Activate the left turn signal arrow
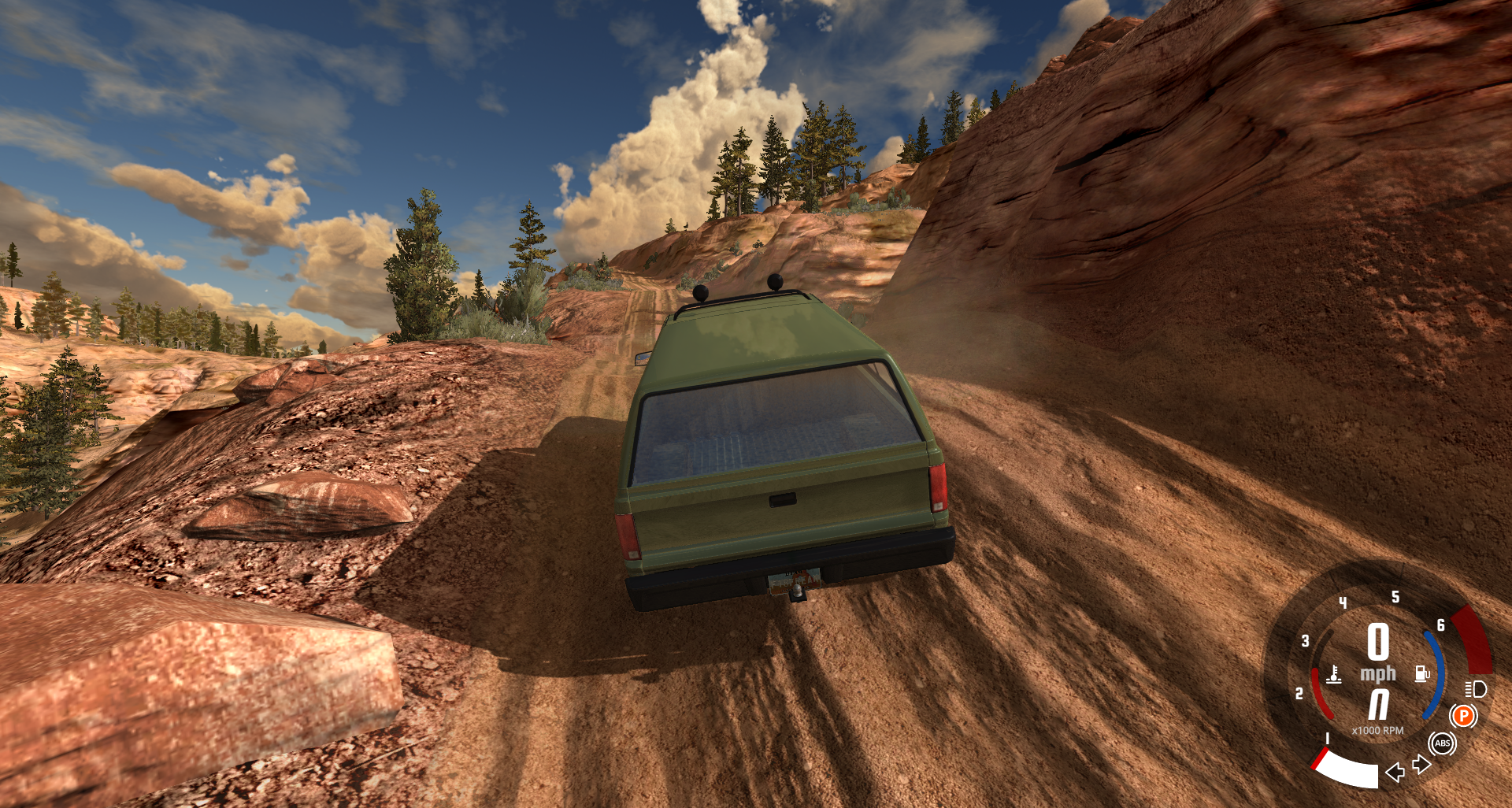Viewport: 1512px width, 808px height. [x=1395, y=772]
